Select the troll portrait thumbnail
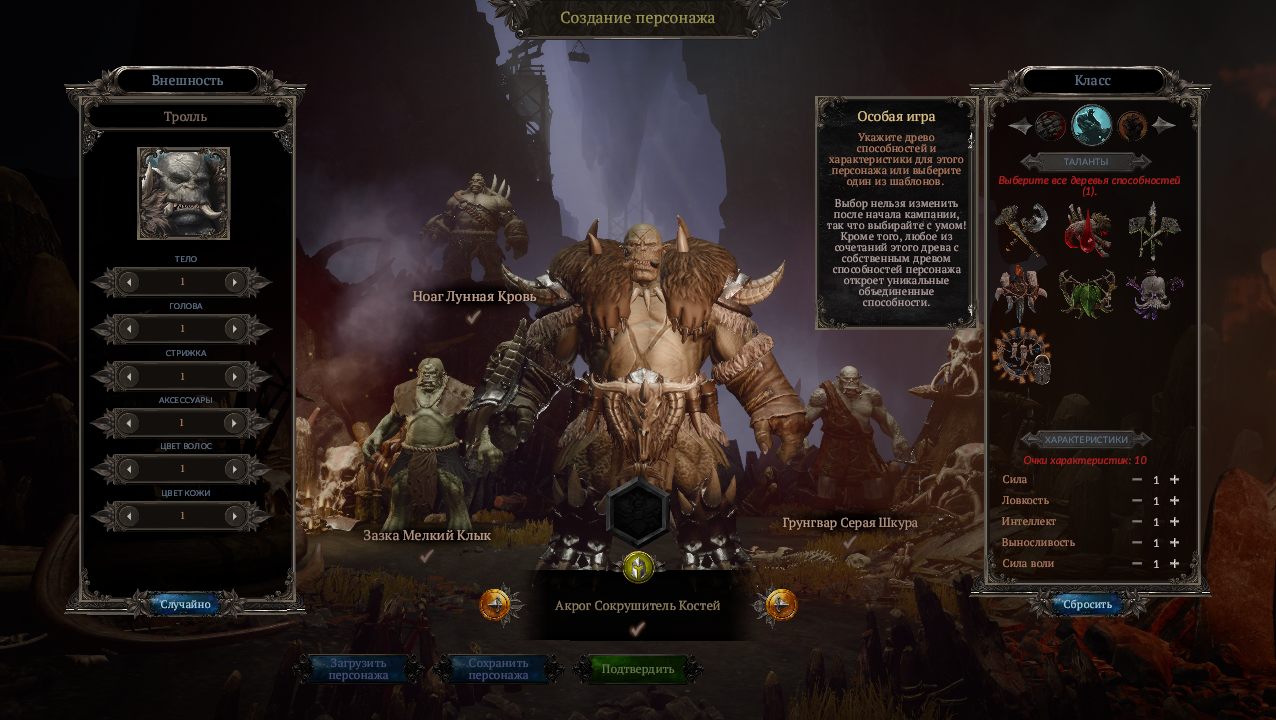This screenshot has height=720, width=1276. pos(184,194)
